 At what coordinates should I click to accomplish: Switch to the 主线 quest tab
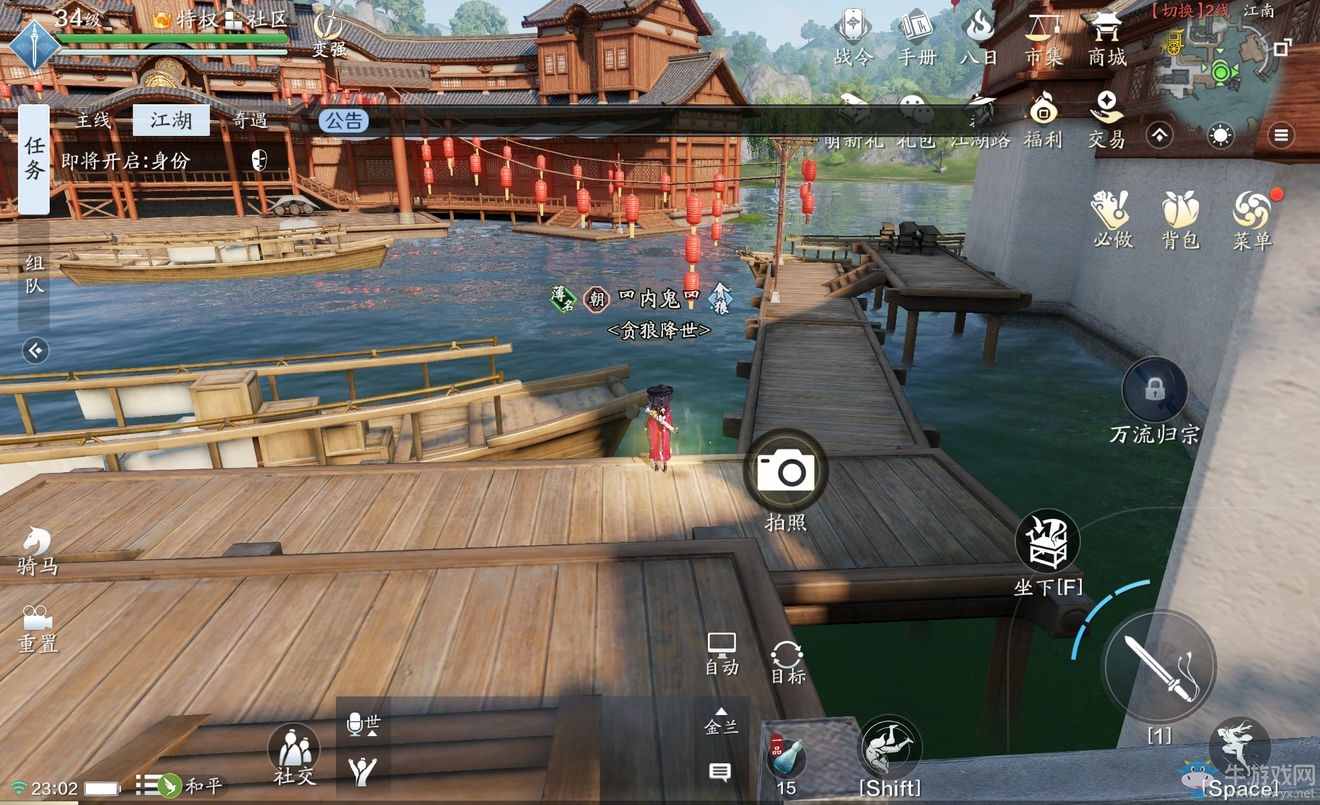[93, 120]
